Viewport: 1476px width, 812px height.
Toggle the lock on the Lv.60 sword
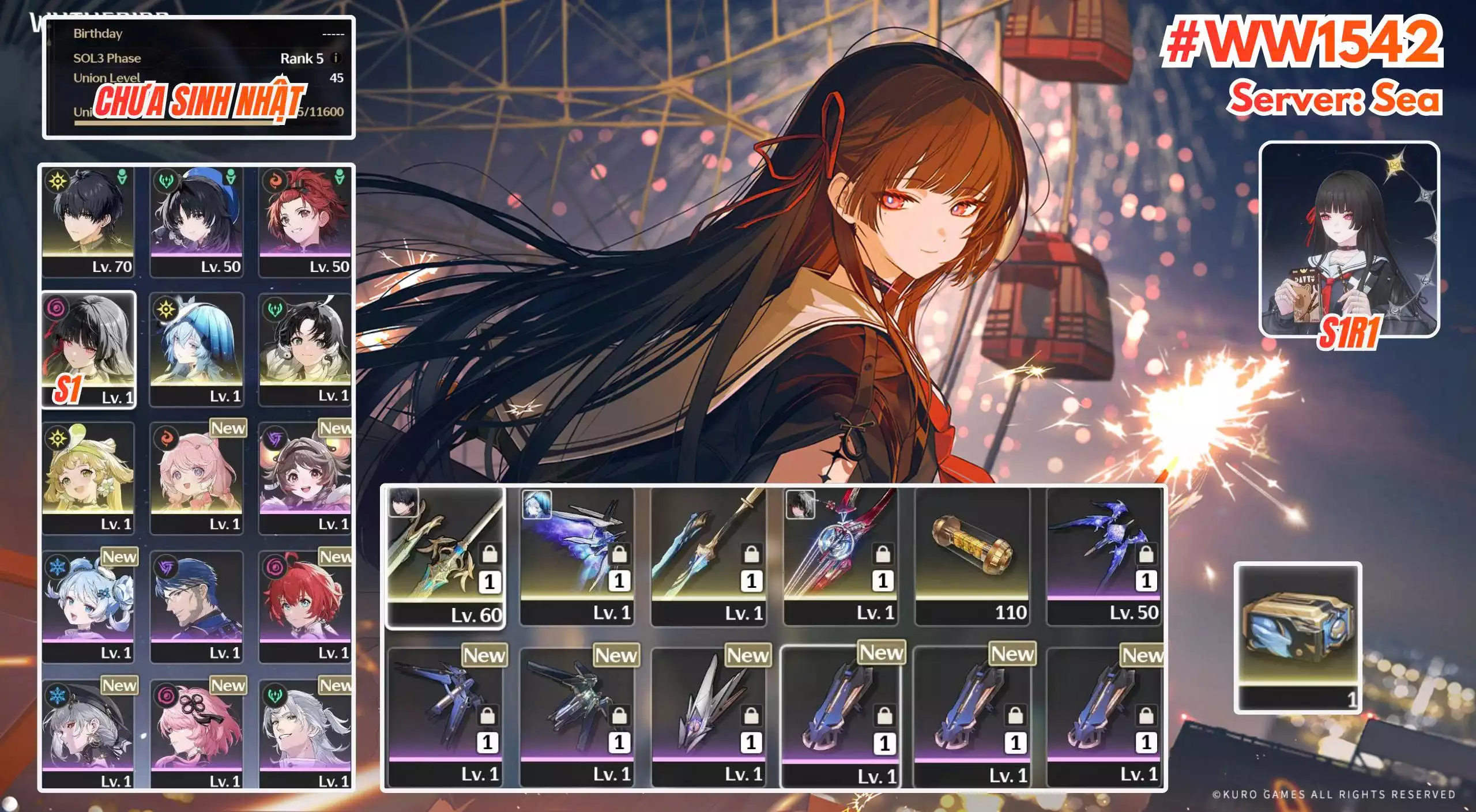coord(490,556)
